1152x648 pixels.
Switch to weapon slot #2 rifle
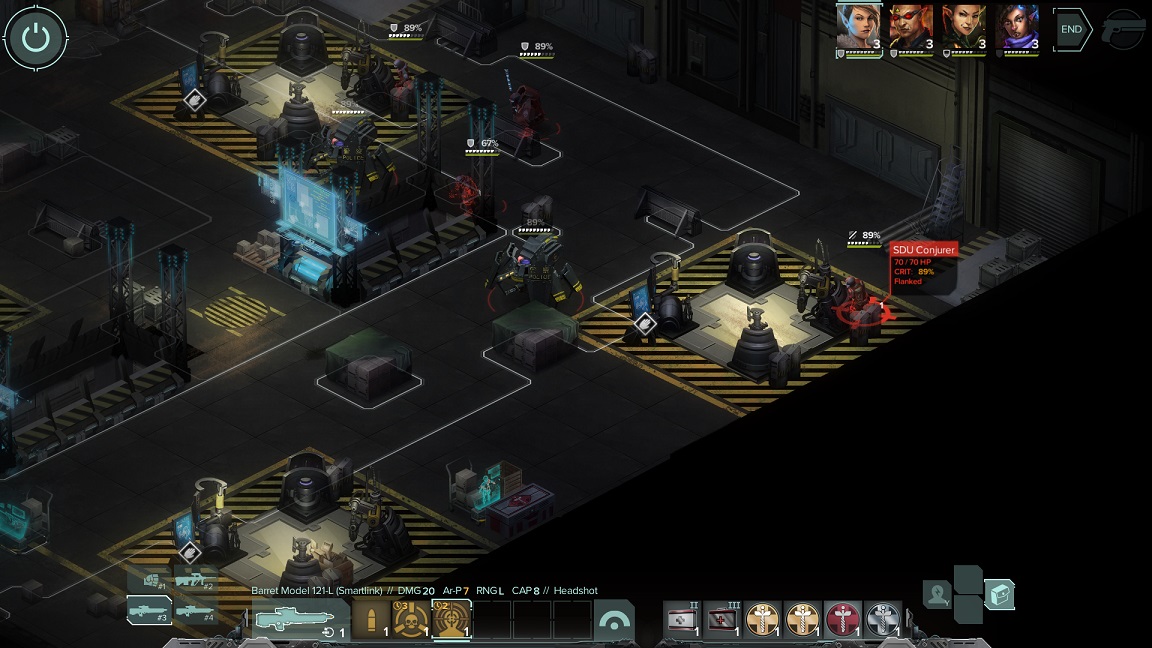pos(194,579)
